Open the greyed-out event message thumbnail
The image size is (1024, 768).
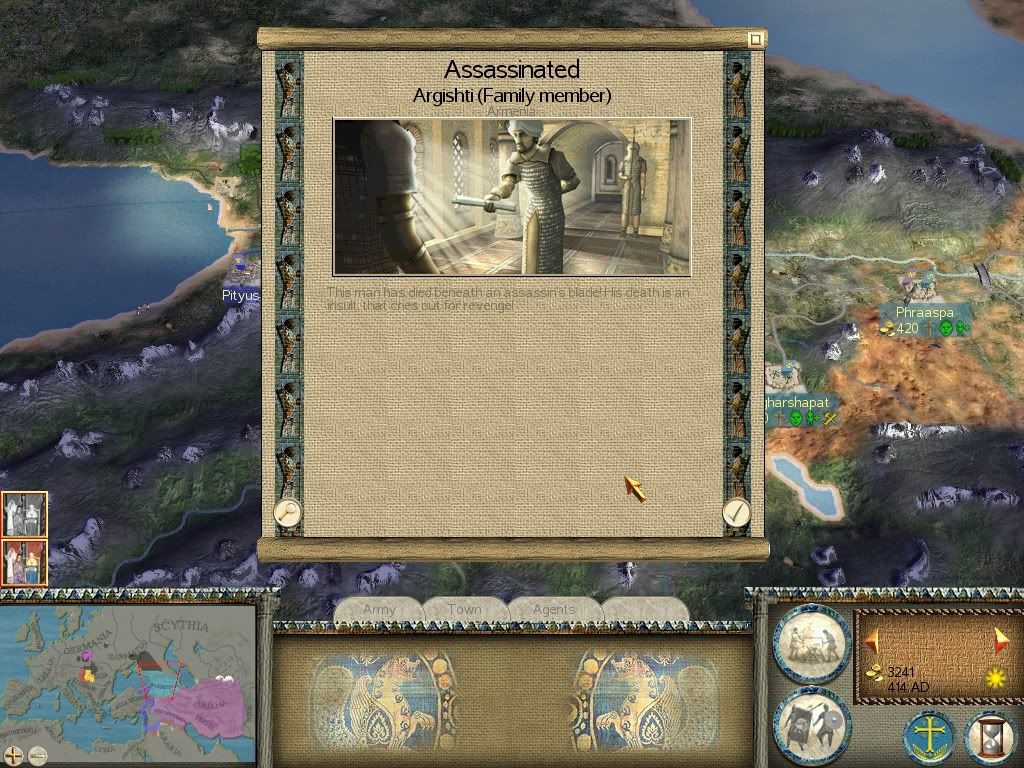click(x=24, y=515)
